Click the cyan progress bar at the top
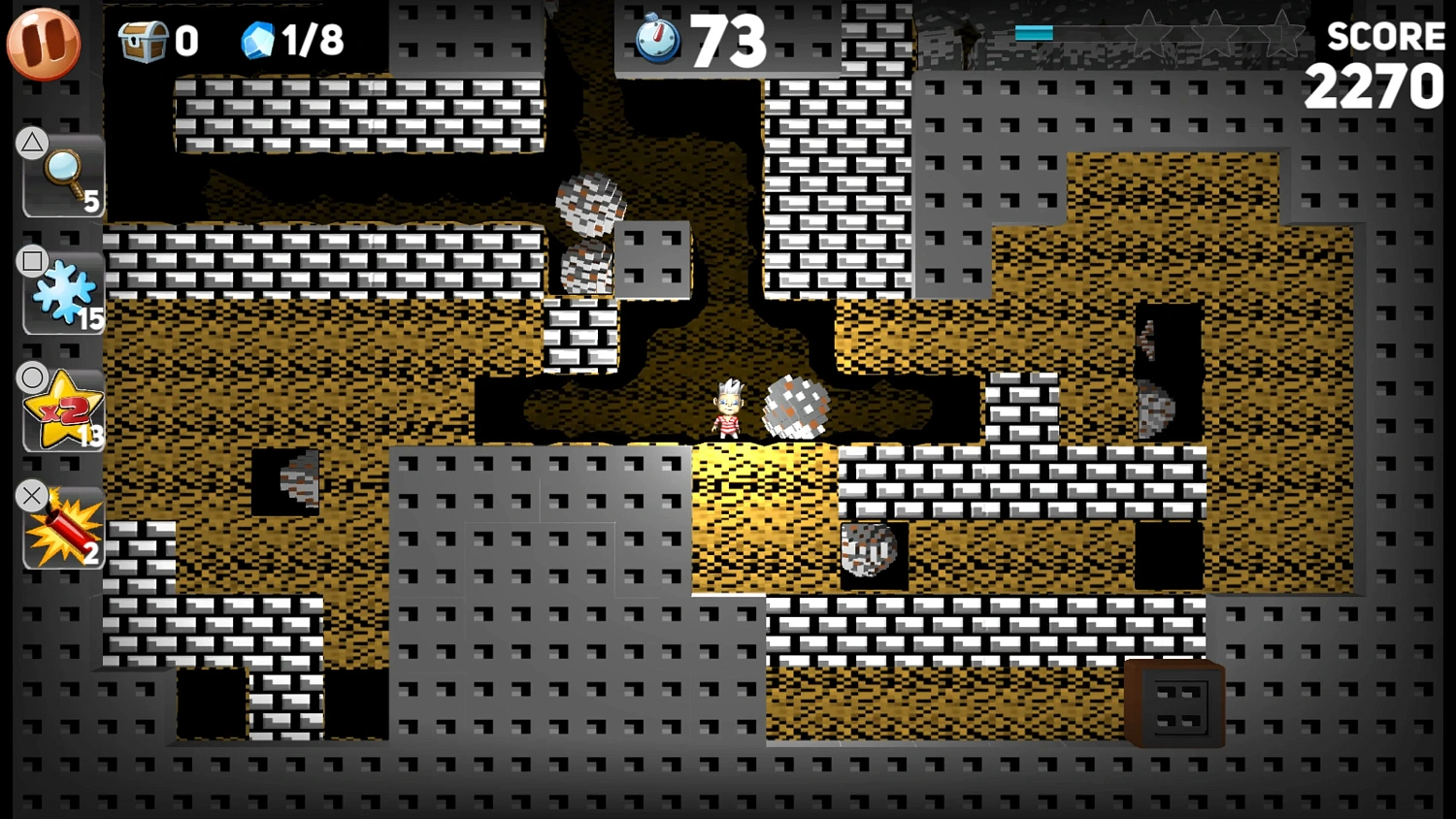Image resolution: width=1456 pixels, height=819 pixels. click(x=1032, y=31)
